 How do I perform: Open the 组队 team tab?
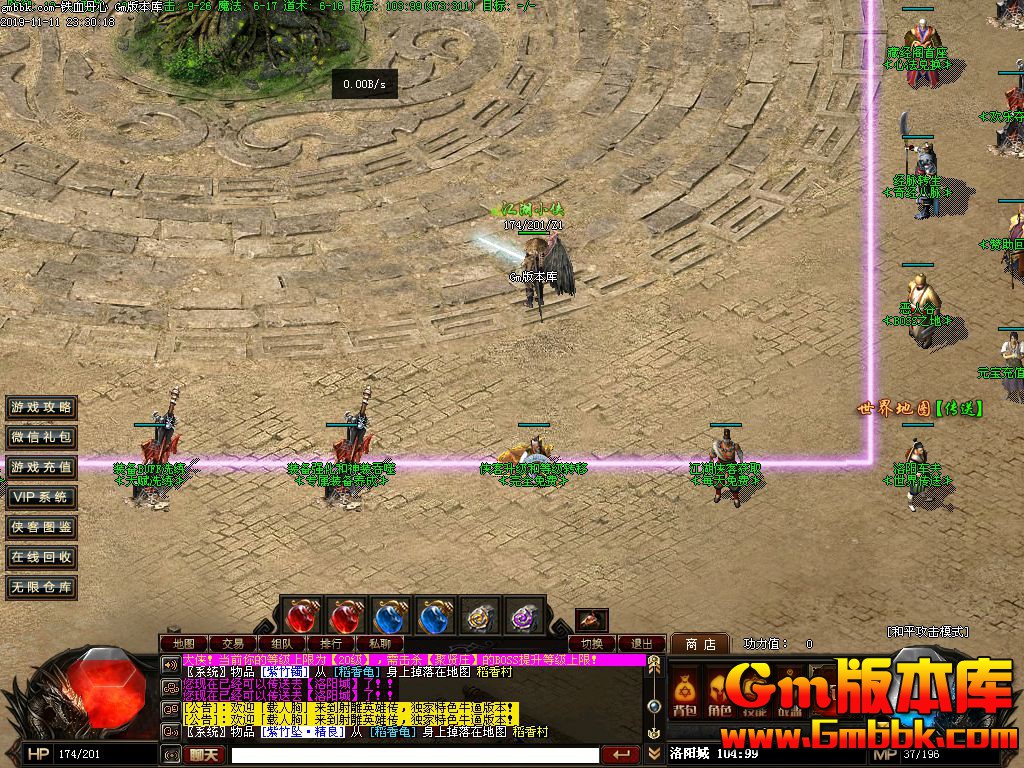pos(282,643)
